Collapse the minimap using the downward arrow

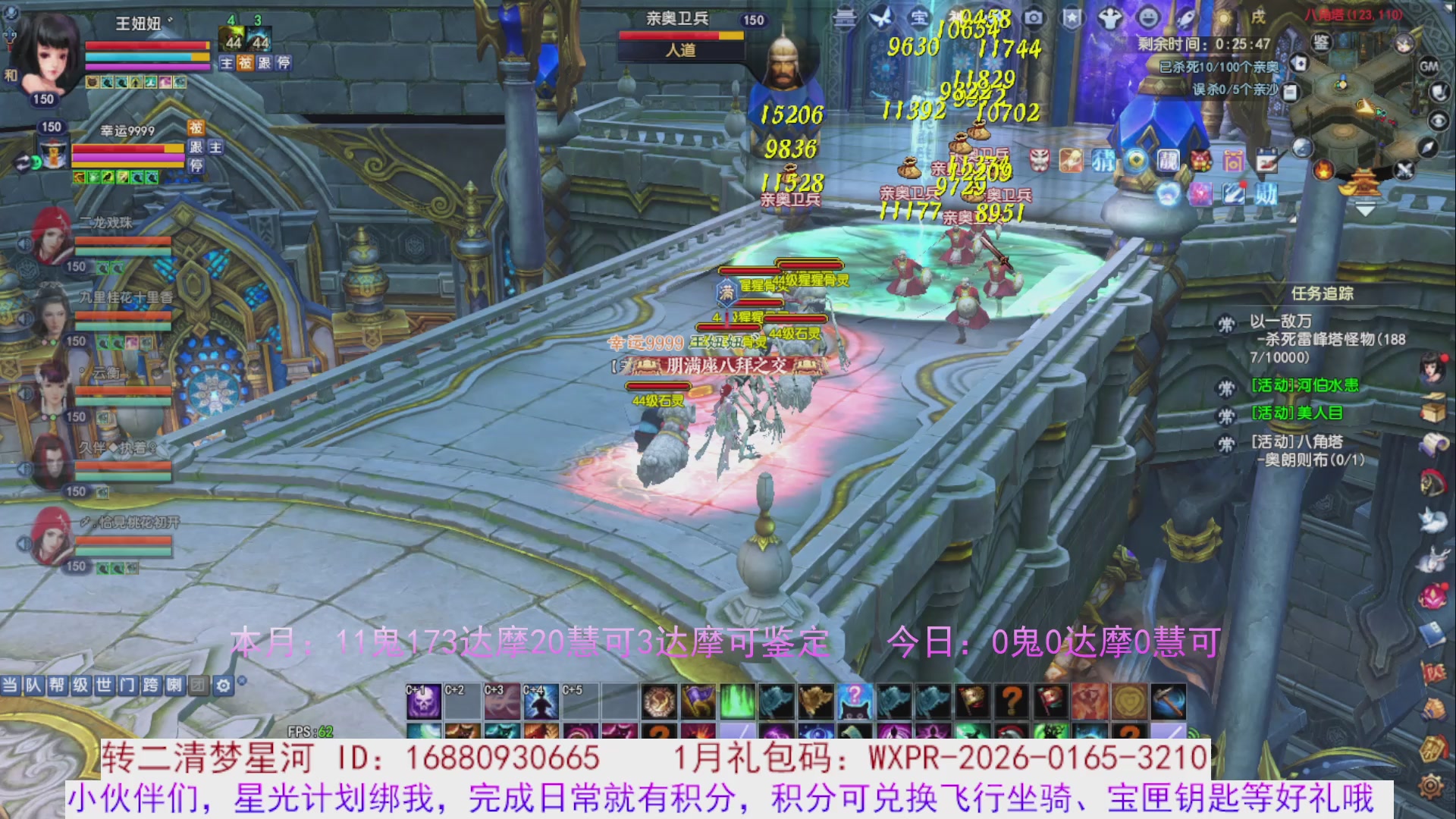pyautogui.click(x=1364, y=209)
